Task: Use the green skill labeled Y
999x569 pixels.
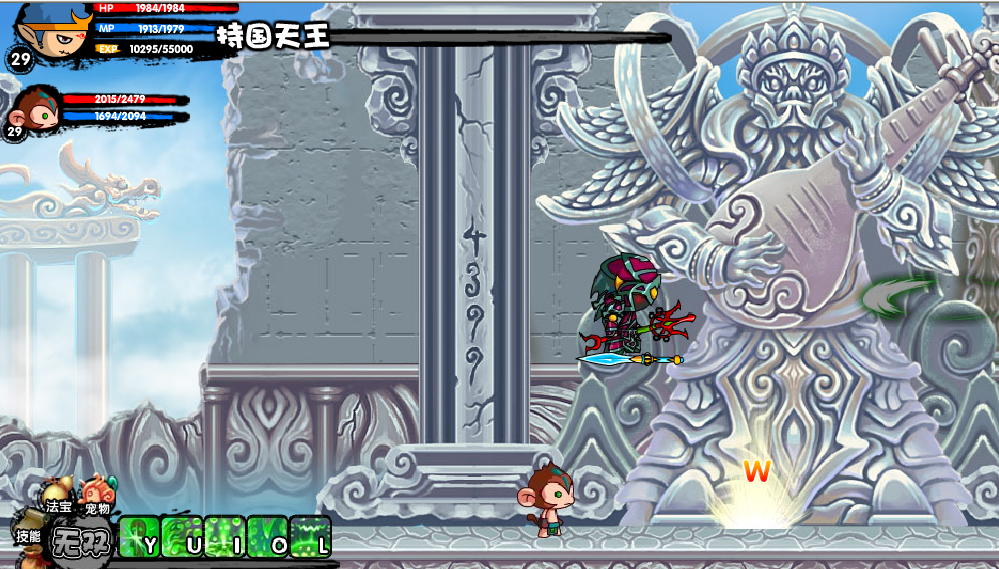Action: coord(139,536)
